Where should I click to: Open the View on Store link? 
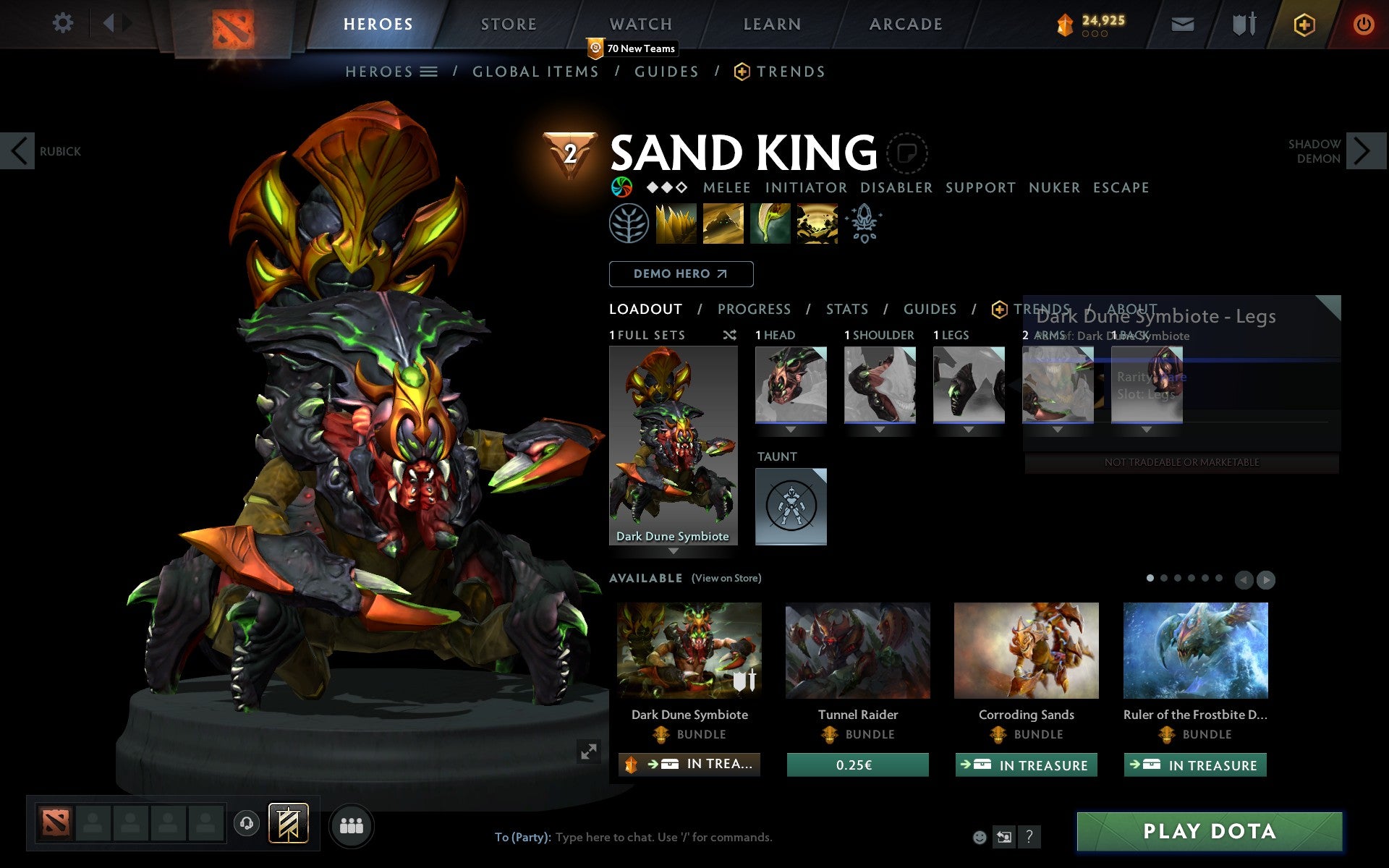(726, 578)
